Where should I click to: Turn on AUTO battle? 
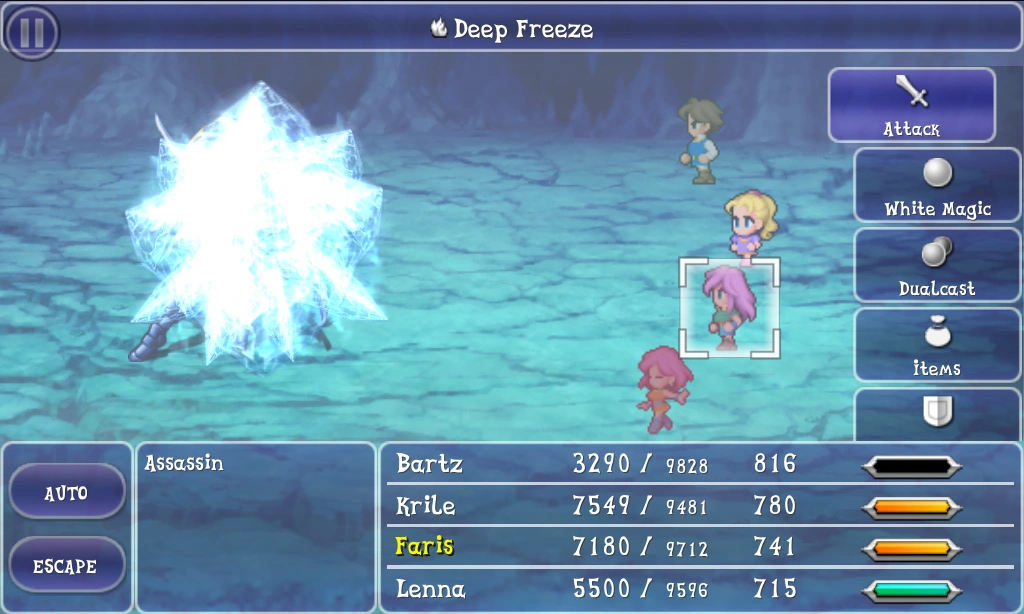(x=66, y=492)
